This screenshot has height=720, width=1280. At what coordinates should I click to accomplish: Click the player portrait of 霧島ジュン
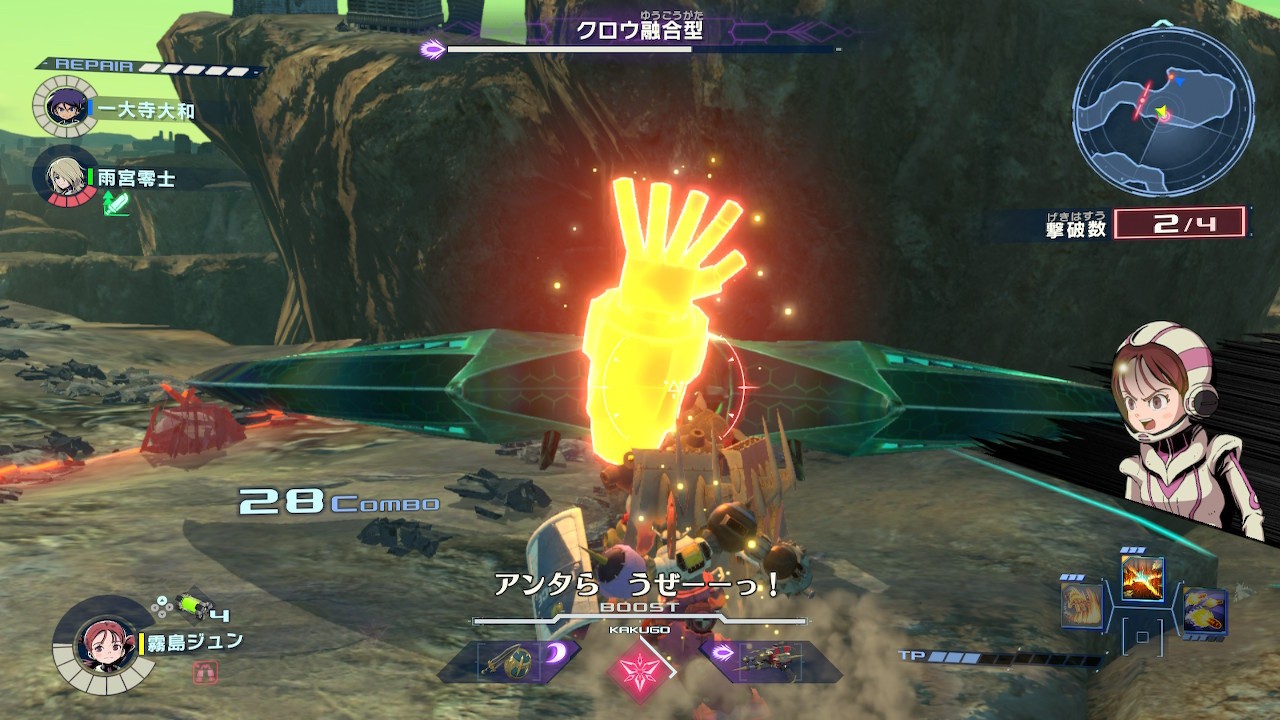[104, 645]
